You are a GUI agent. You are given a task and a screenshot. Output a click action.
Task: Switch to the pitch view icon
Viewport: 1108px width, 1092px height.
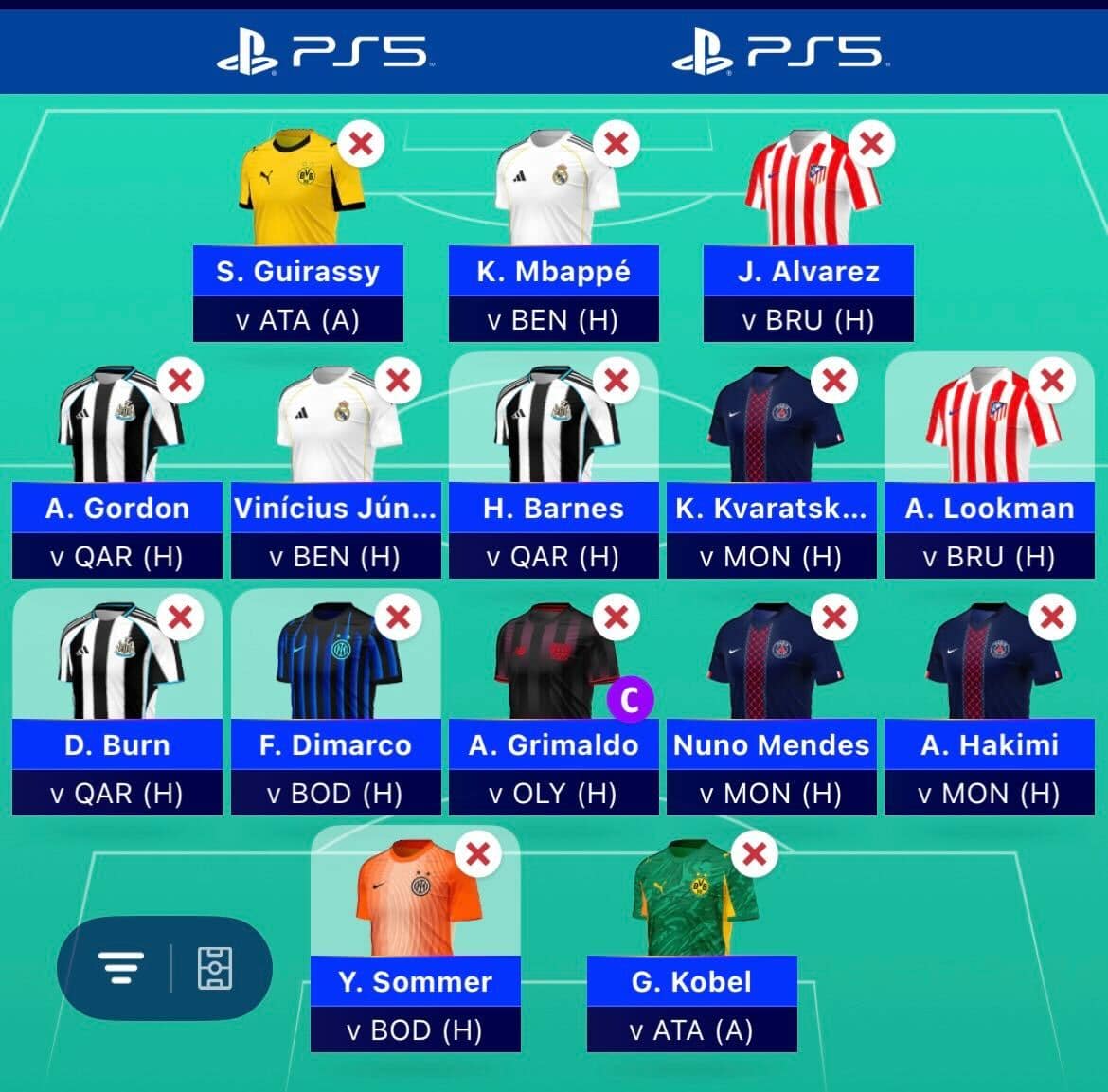point(215,968)
